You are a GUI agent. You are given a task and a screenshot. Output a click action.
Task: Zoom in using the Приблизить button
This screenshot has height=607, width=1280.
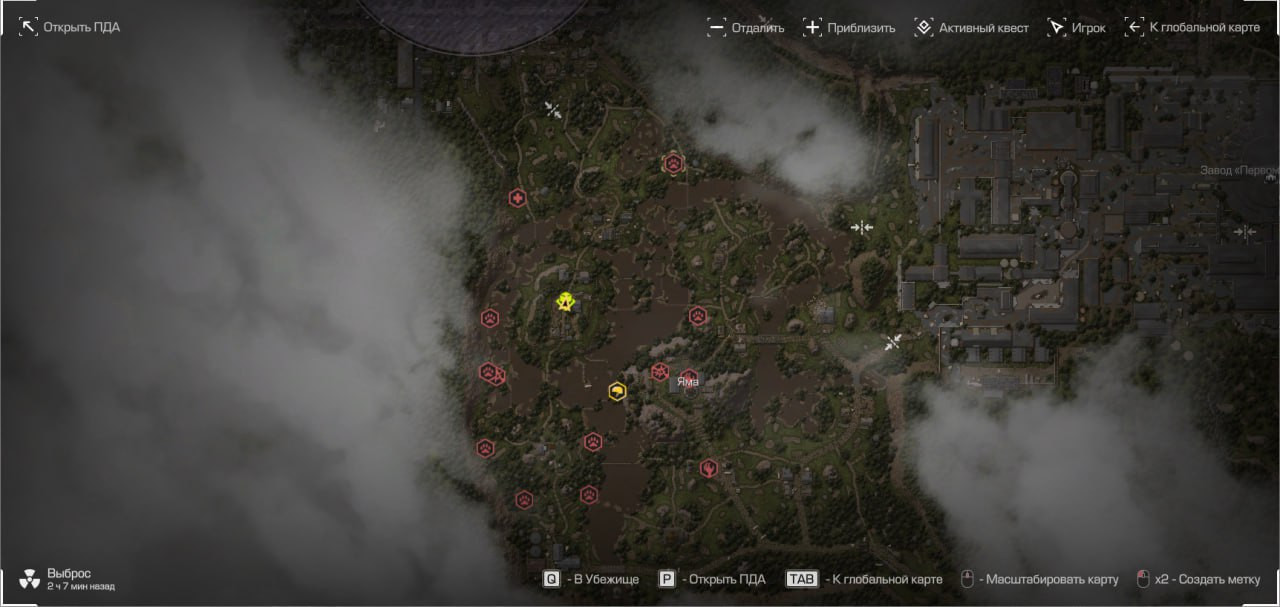coord(849,28)
